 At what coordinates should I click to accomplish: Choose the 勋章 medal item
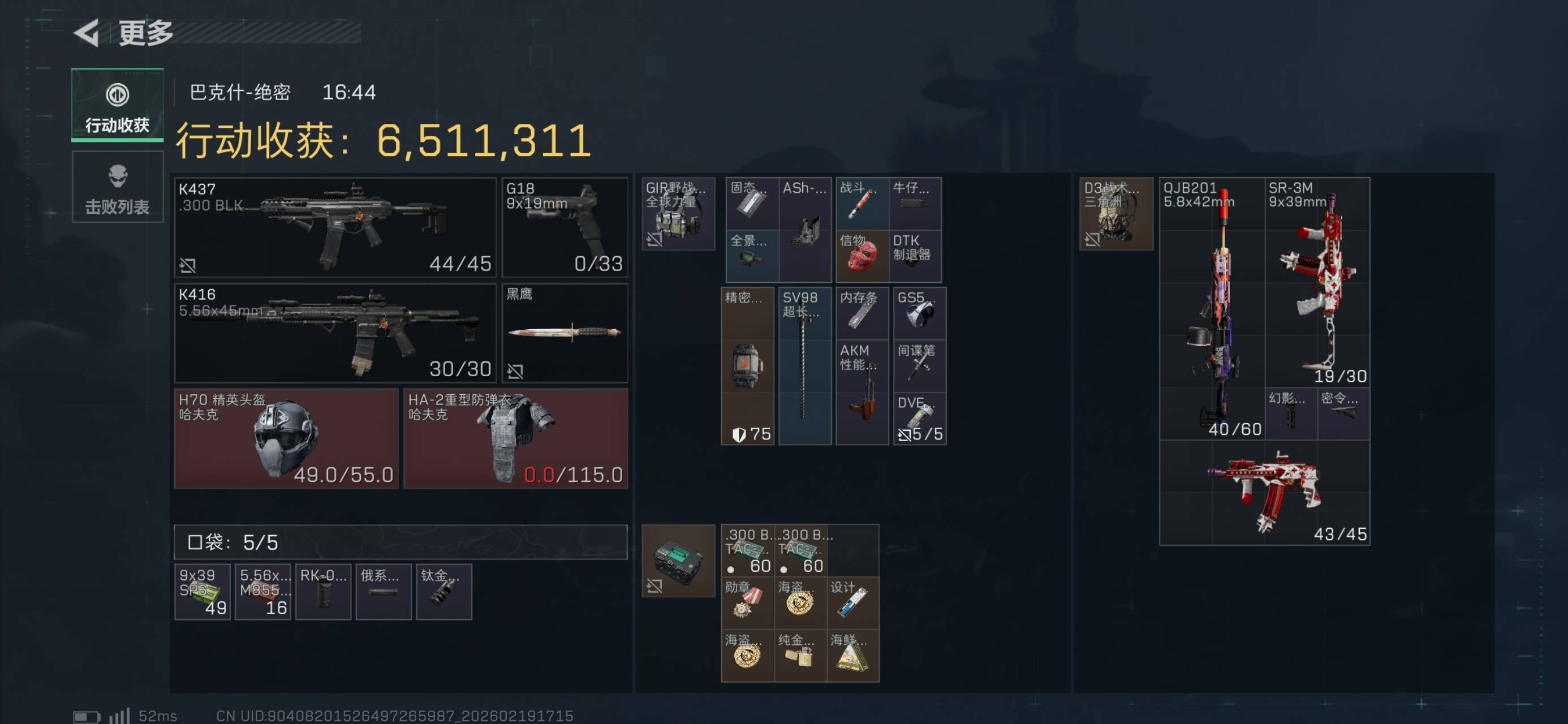pyautogui.click(x=747, y=602)
